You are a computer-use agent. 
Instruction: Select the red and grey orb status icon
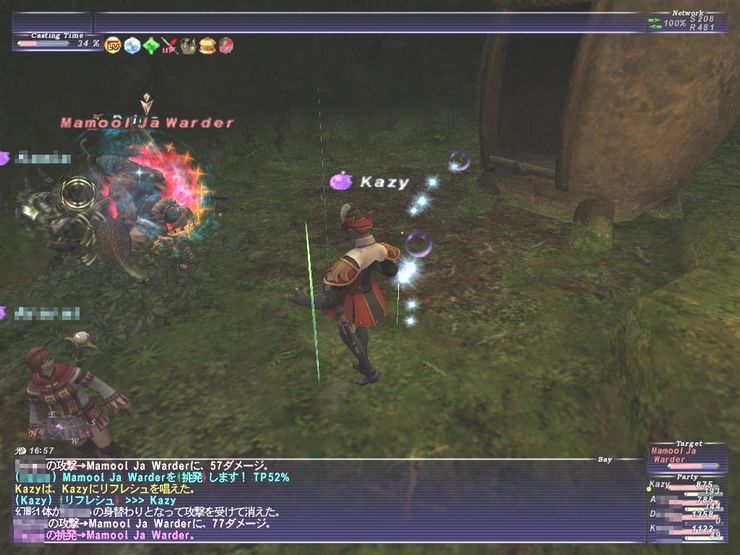coord(226,45)
